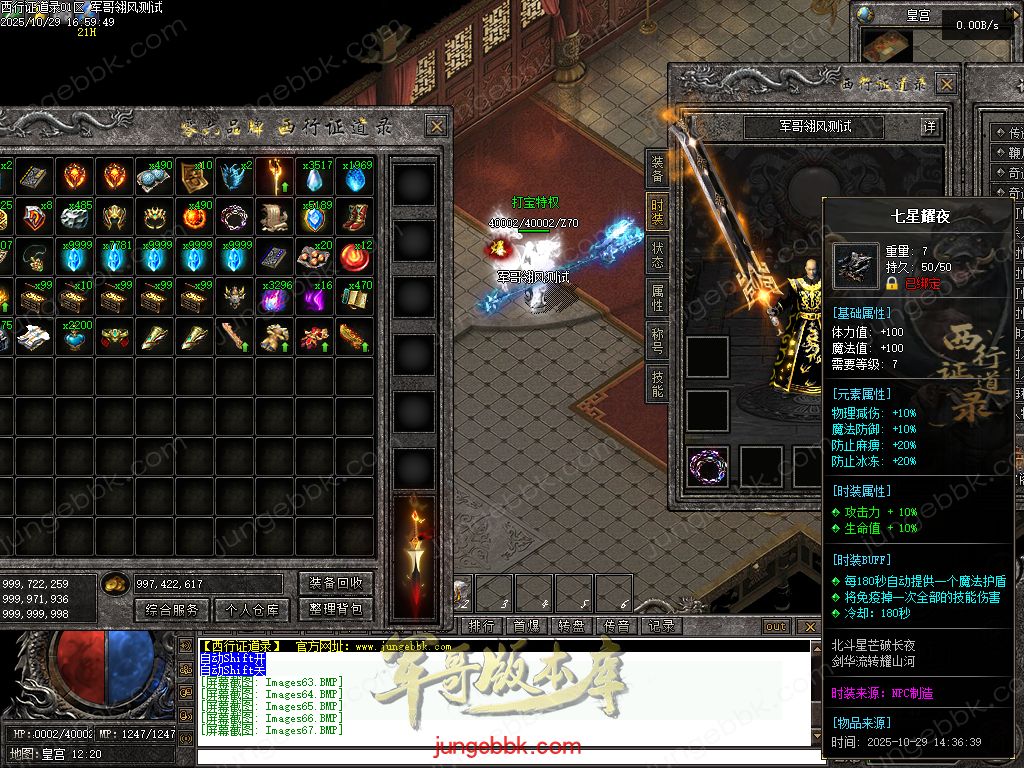Open the 属性 attributes tab
This screenshot has width=1024, height=768.
pyautogui.click(x=657, y=297)
